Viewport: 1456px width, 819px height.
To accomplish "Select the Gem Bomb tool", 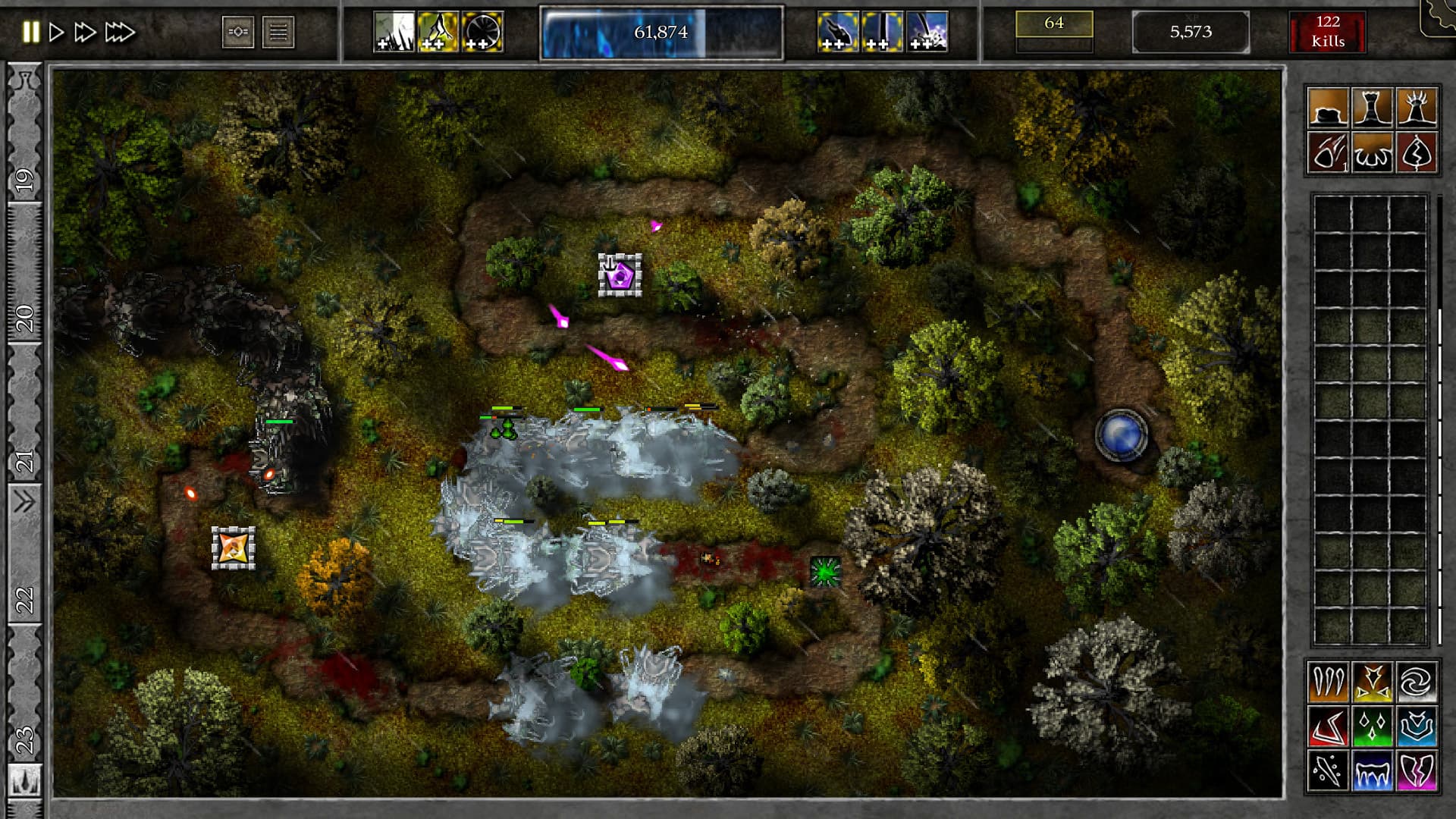I will pyautogui.click(x=1328, y=154).
